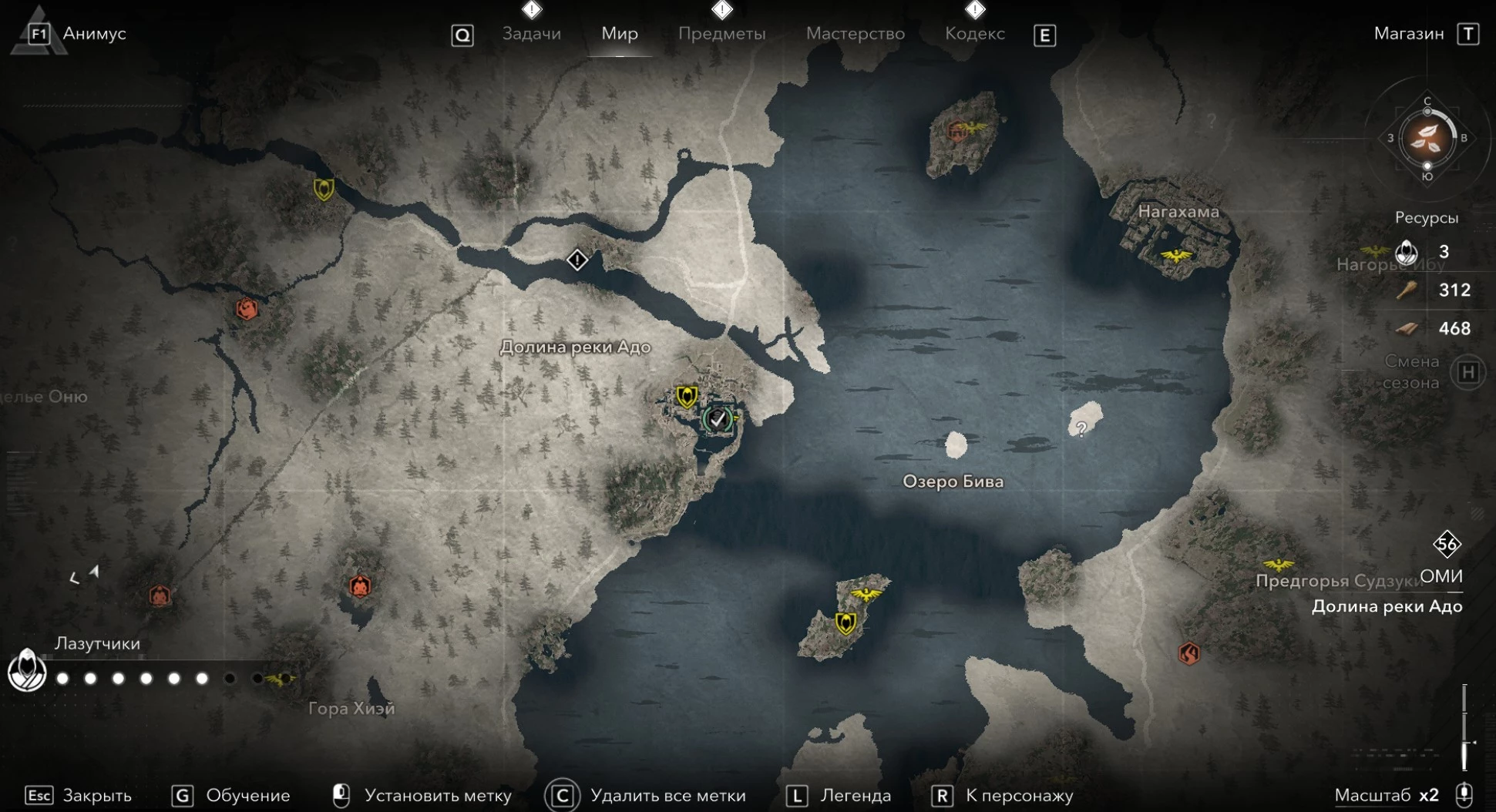The width and height of the screenshot is (1496, 812).
Task: Open the Кодекс tab
Action: (x=974, y=34)
